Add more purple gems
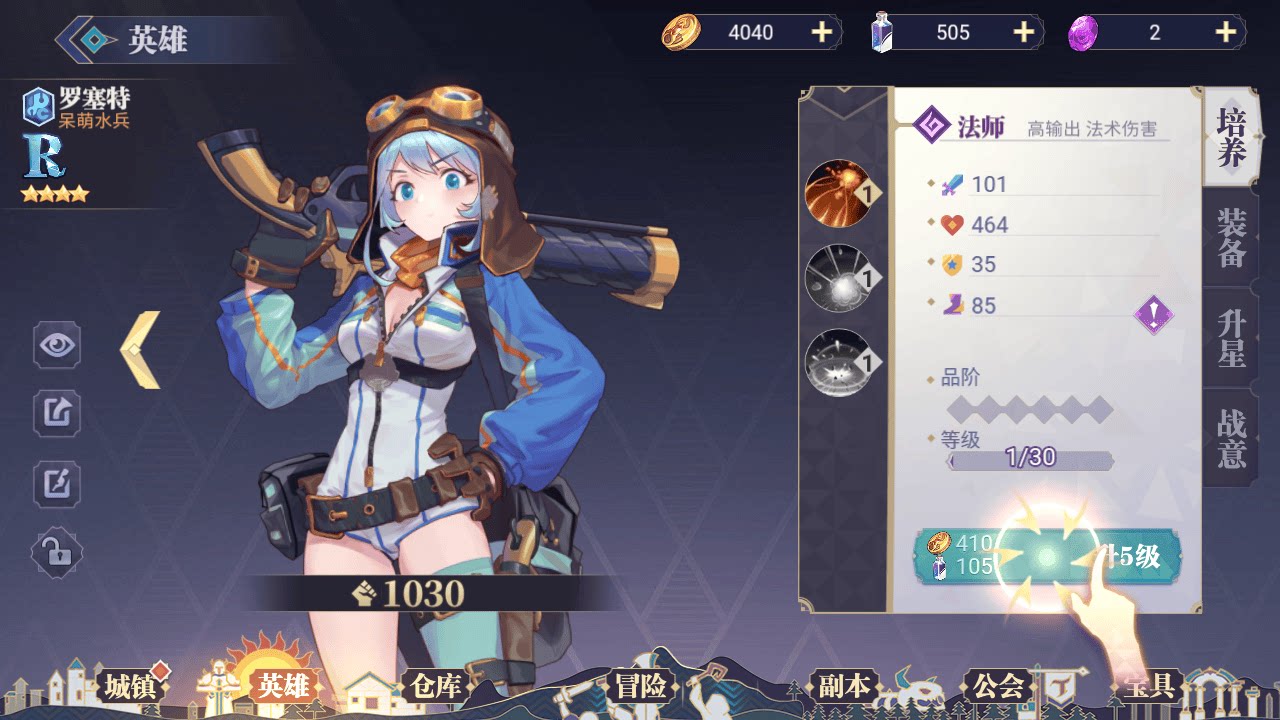Image resolution: width=1280 pixels, height=720 pixels. click(1225, 33)
